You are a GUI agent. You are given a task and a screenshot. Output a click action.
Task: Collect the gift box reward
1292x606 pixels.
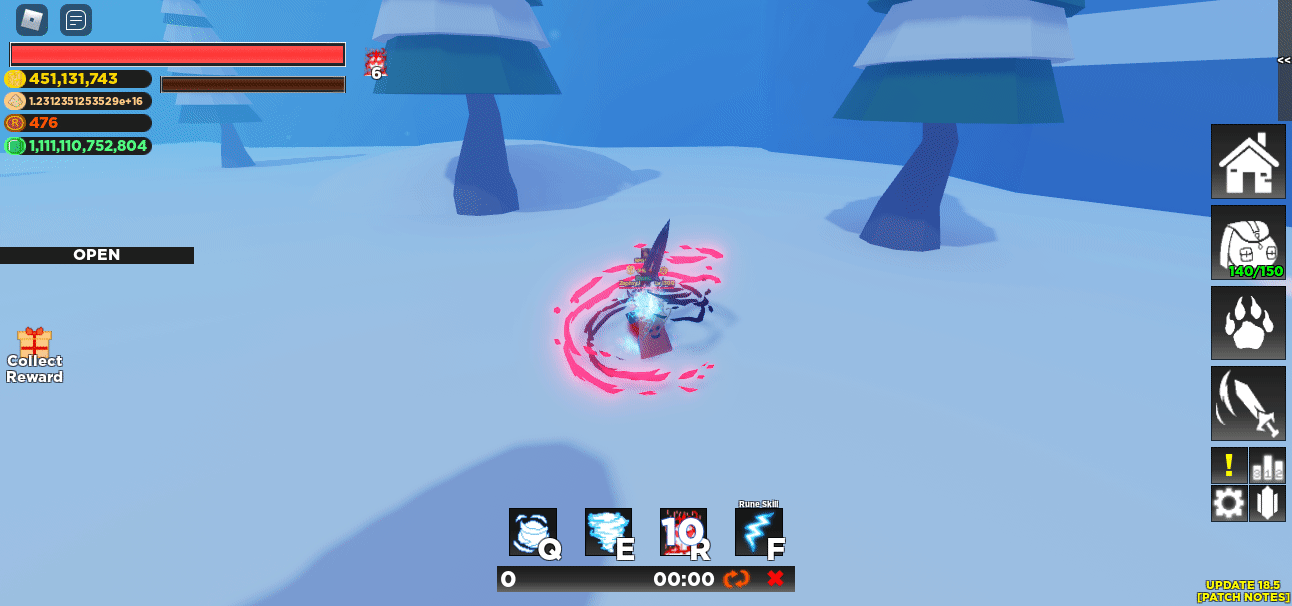[x=35, y=355]
